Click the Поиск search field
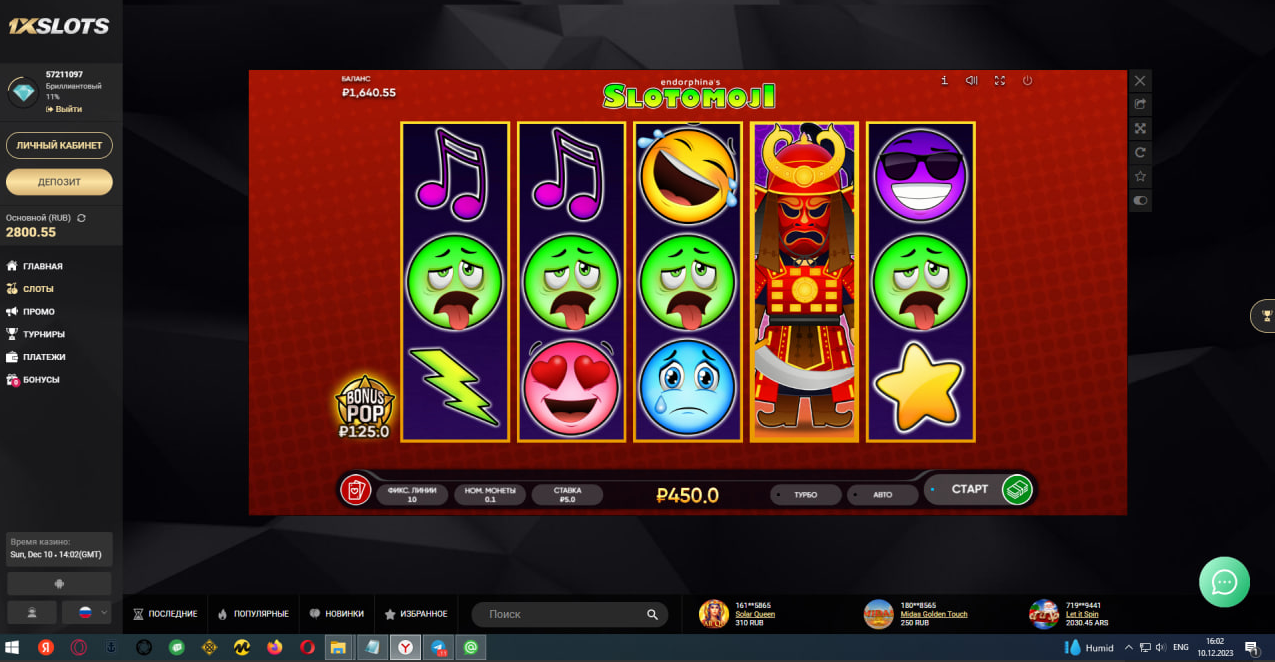 click(560, 614)
